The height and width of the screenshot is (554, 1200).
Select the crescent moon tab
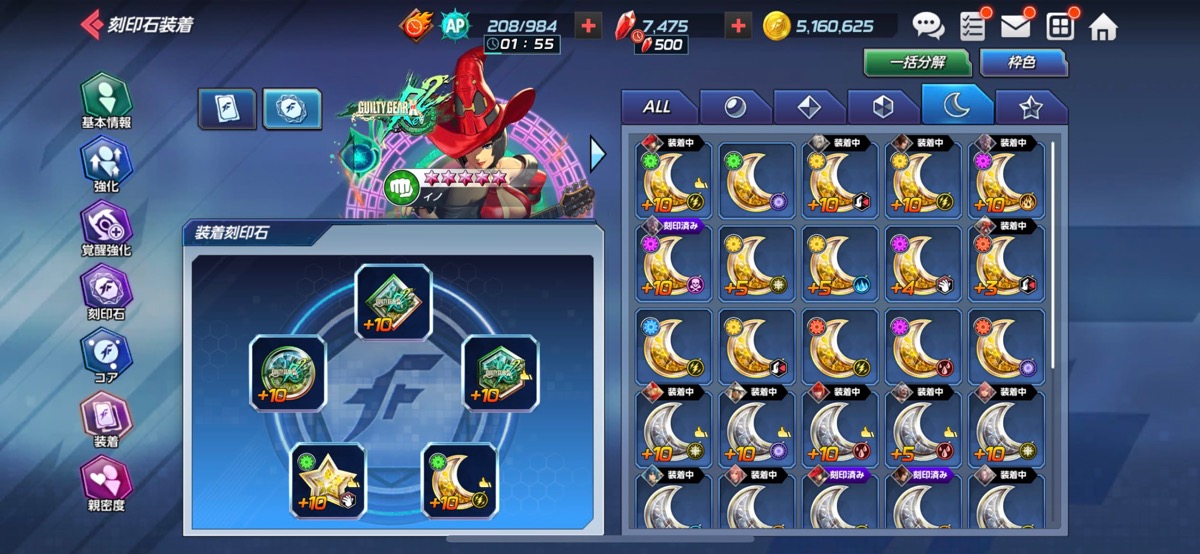956,106
